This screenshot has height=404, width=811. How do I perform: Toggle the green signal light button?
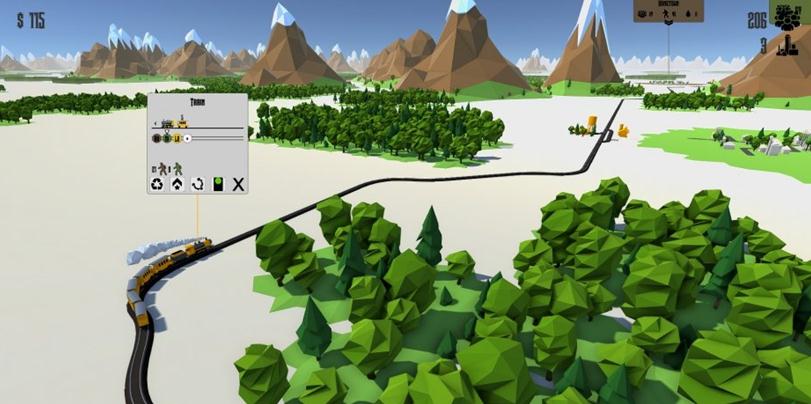click(x=217, y=184)
